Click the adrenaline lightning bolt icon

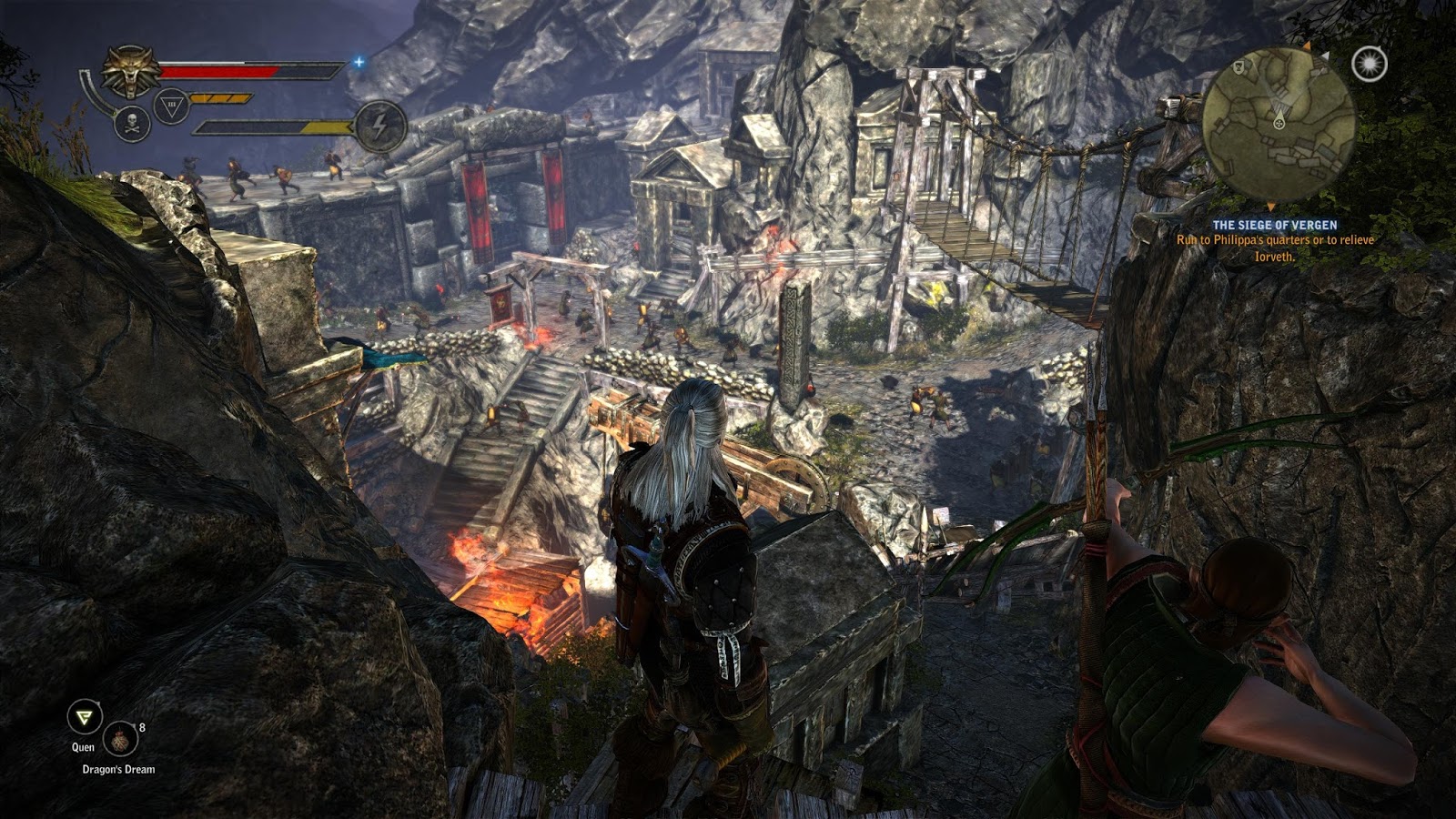[380, 126]
